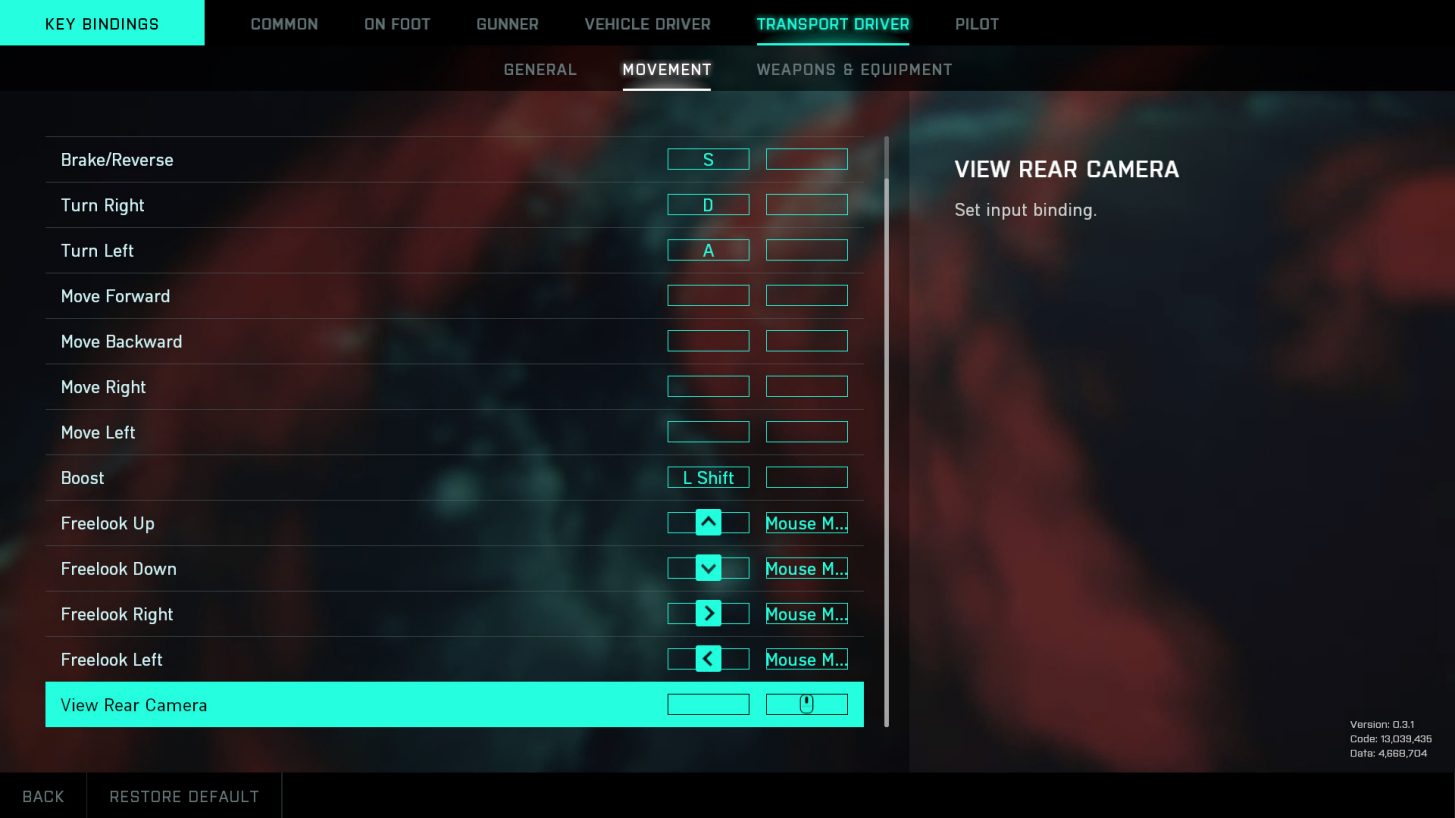Change the Boost L Shift binding
The height and width of the screenshot is (818, 1455).
click(708, 478)
